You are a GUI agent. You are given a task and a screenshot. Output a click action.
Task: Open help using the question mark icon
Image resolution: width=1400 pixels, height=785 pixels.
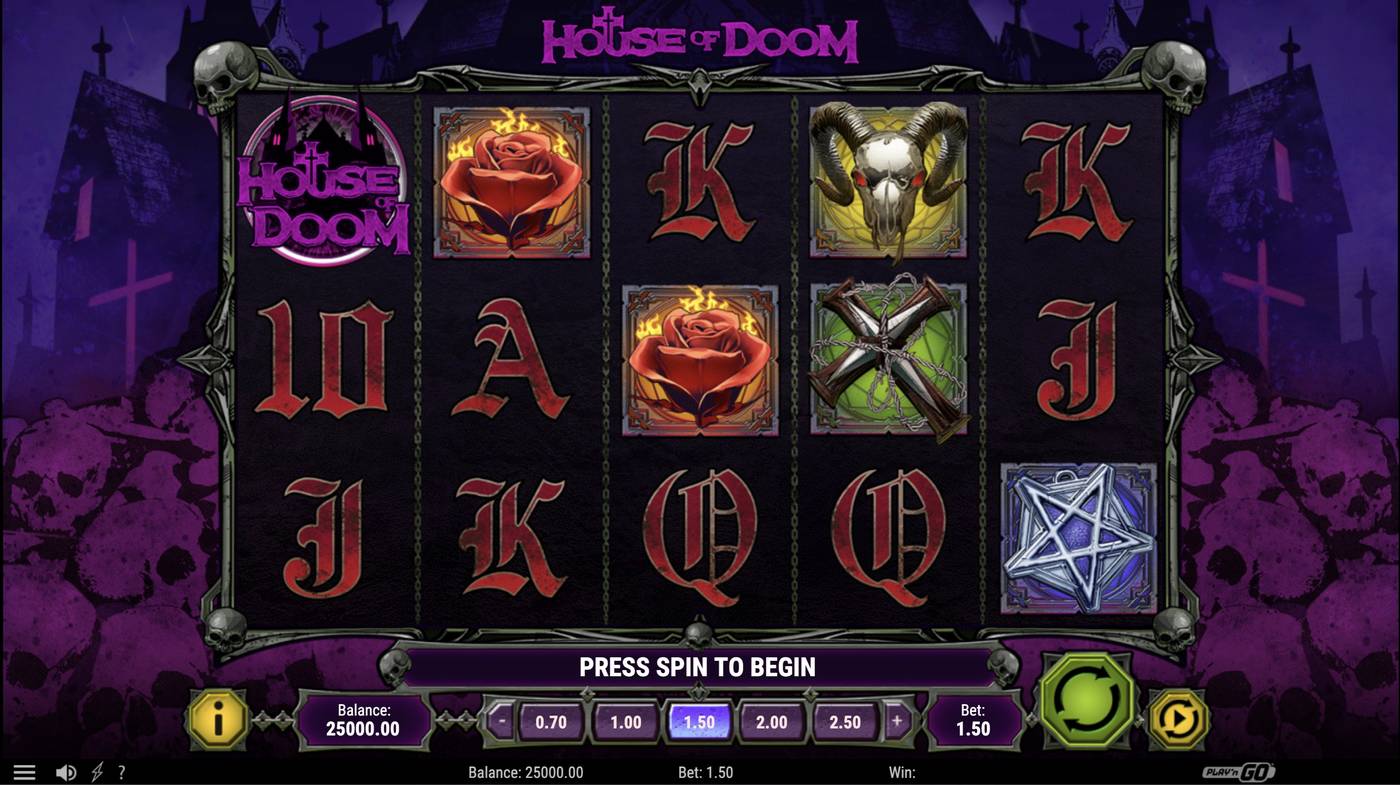pyautogui.click(x=121, y=770)
